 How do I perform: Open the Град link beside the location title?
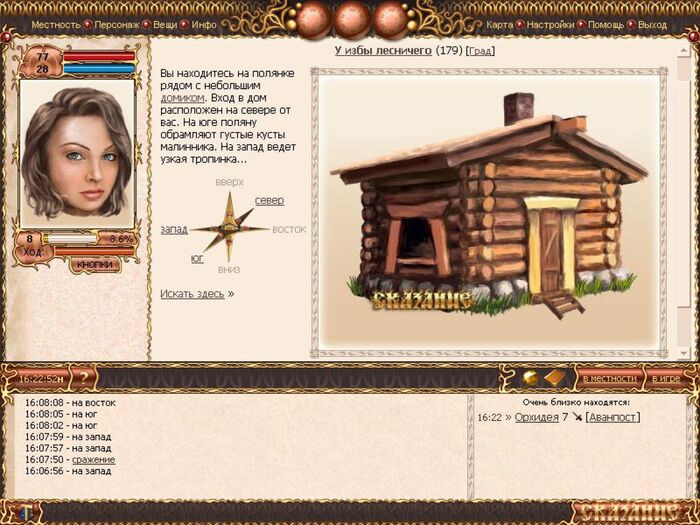[x=480, y=50]
